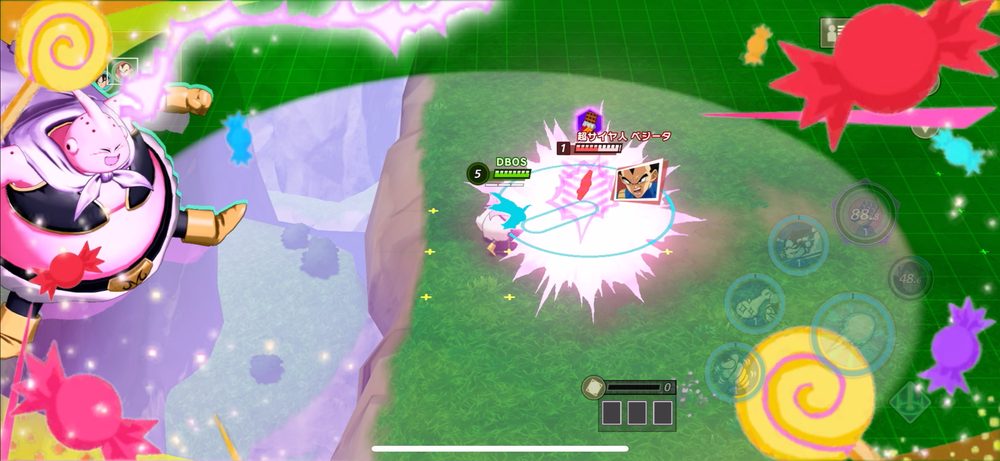Use the purple-bordered skill on 88.8 cooldown

click(863, 211)
